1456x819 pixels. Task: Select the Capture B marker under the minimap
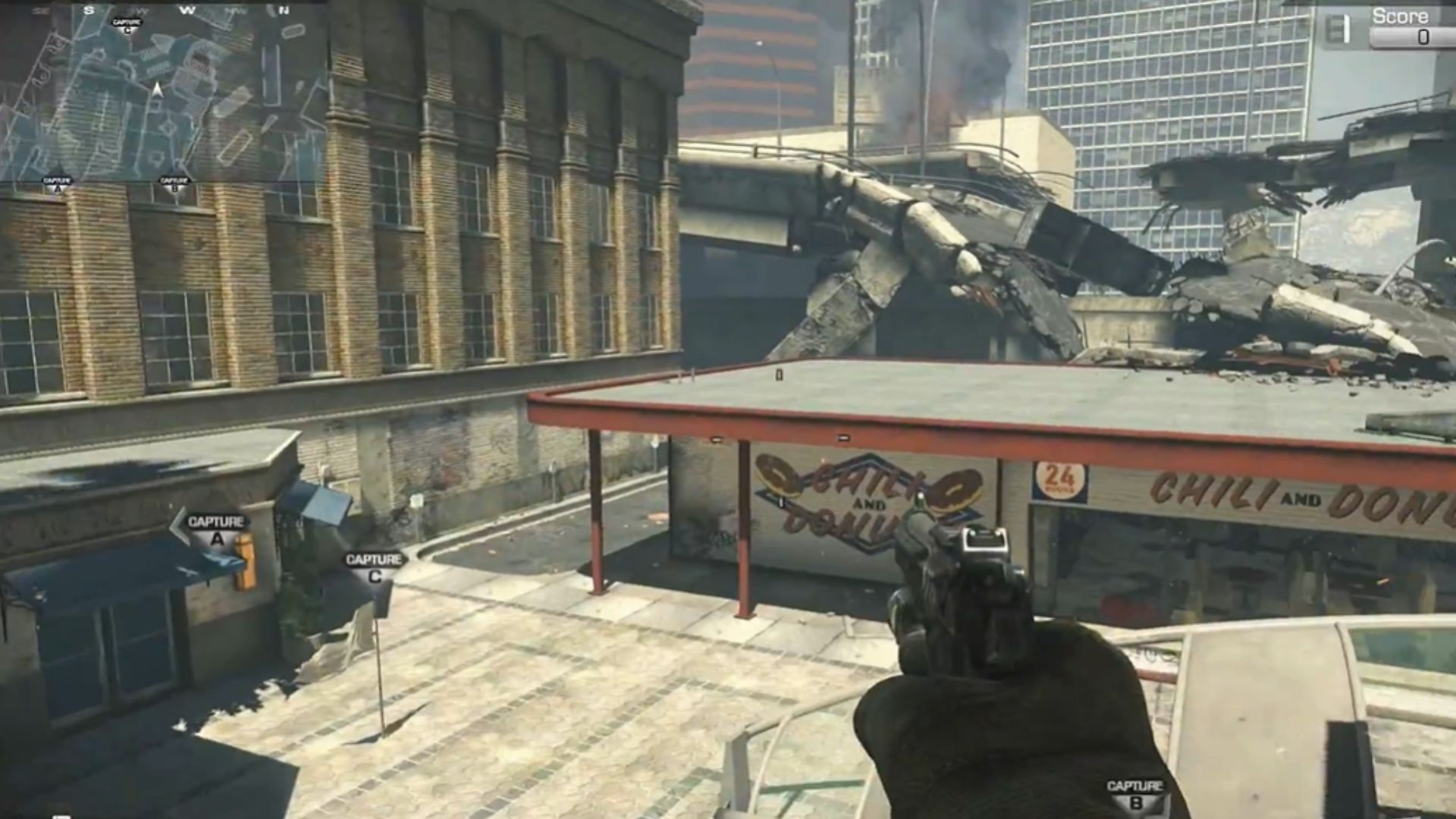coord(174,184)
